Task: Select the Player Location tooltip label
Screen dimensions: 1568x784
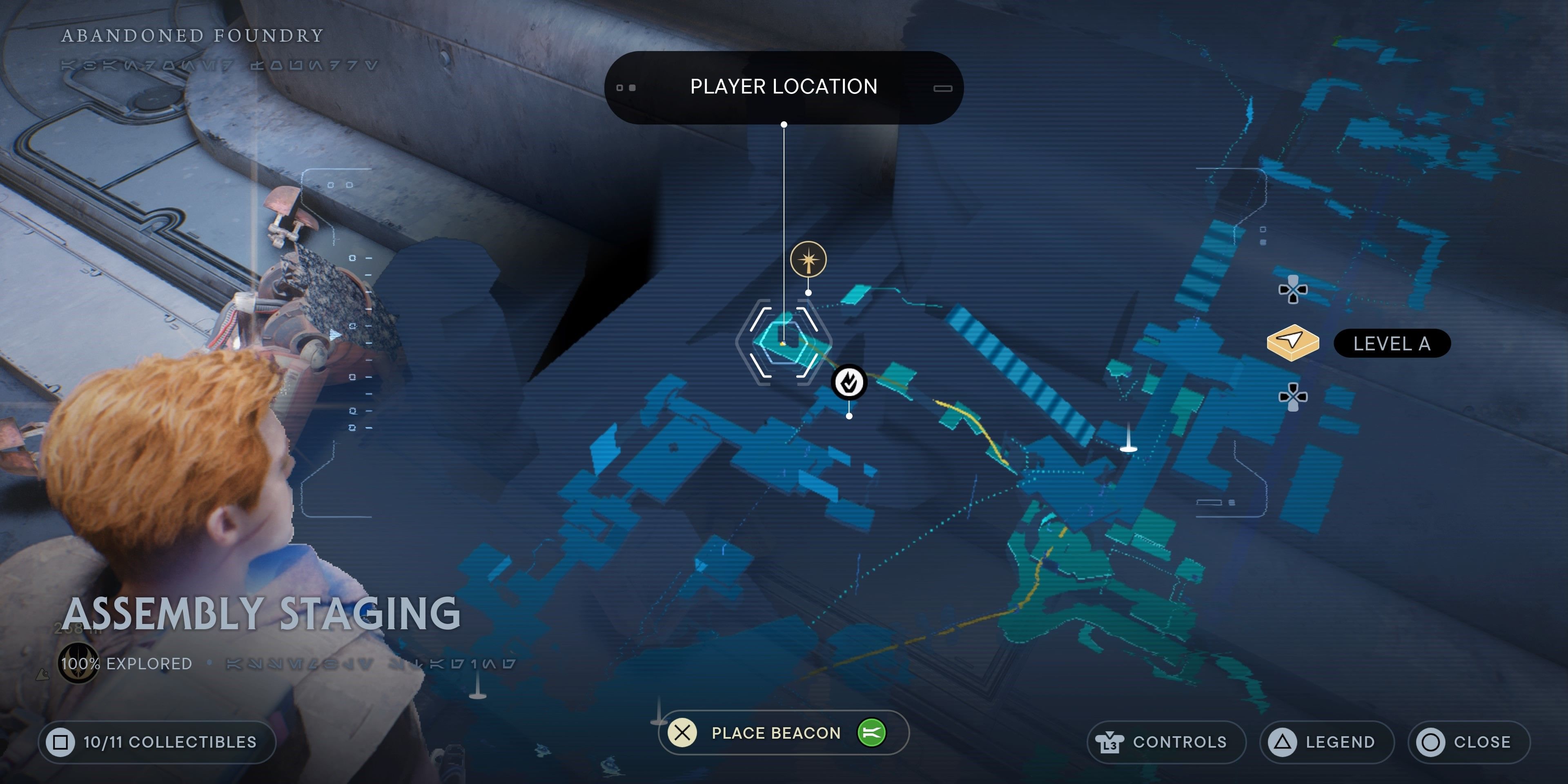Action: coord(784,87)
